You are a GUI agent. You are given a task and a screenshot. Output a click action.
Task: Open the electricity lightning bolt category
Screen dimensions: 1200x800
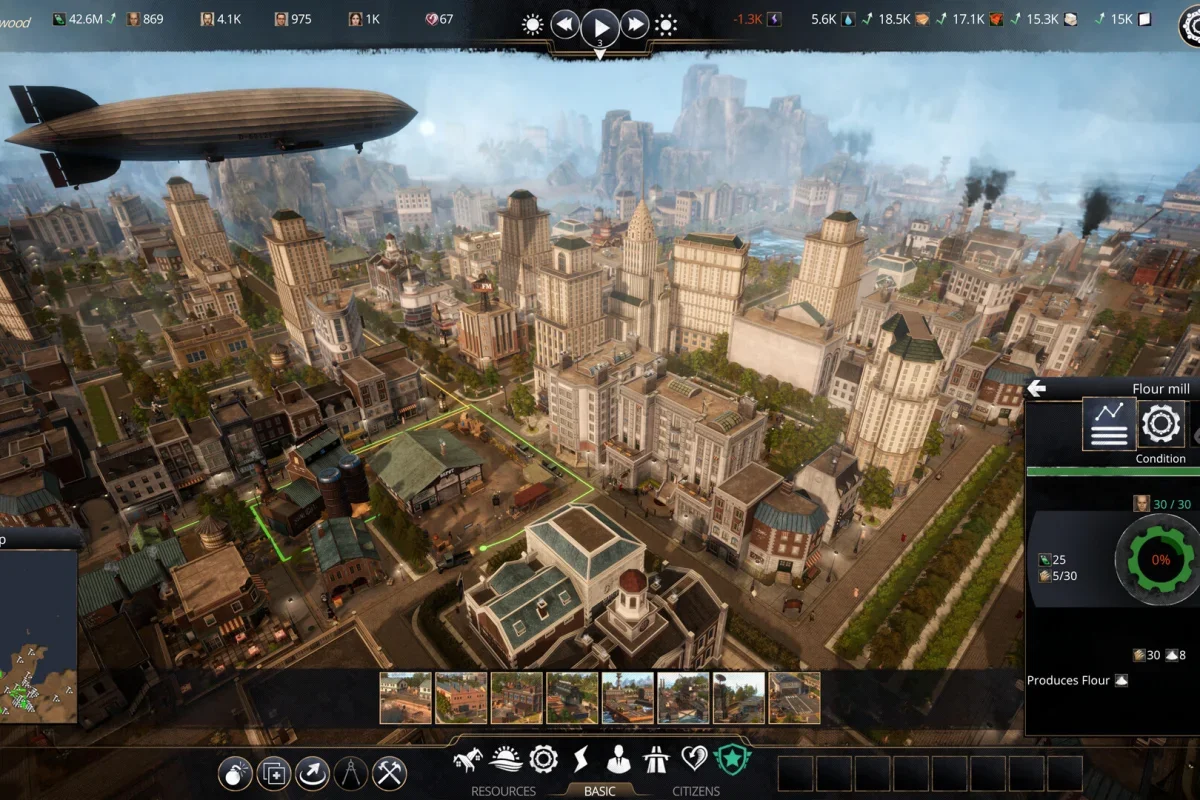pos(580,760)
